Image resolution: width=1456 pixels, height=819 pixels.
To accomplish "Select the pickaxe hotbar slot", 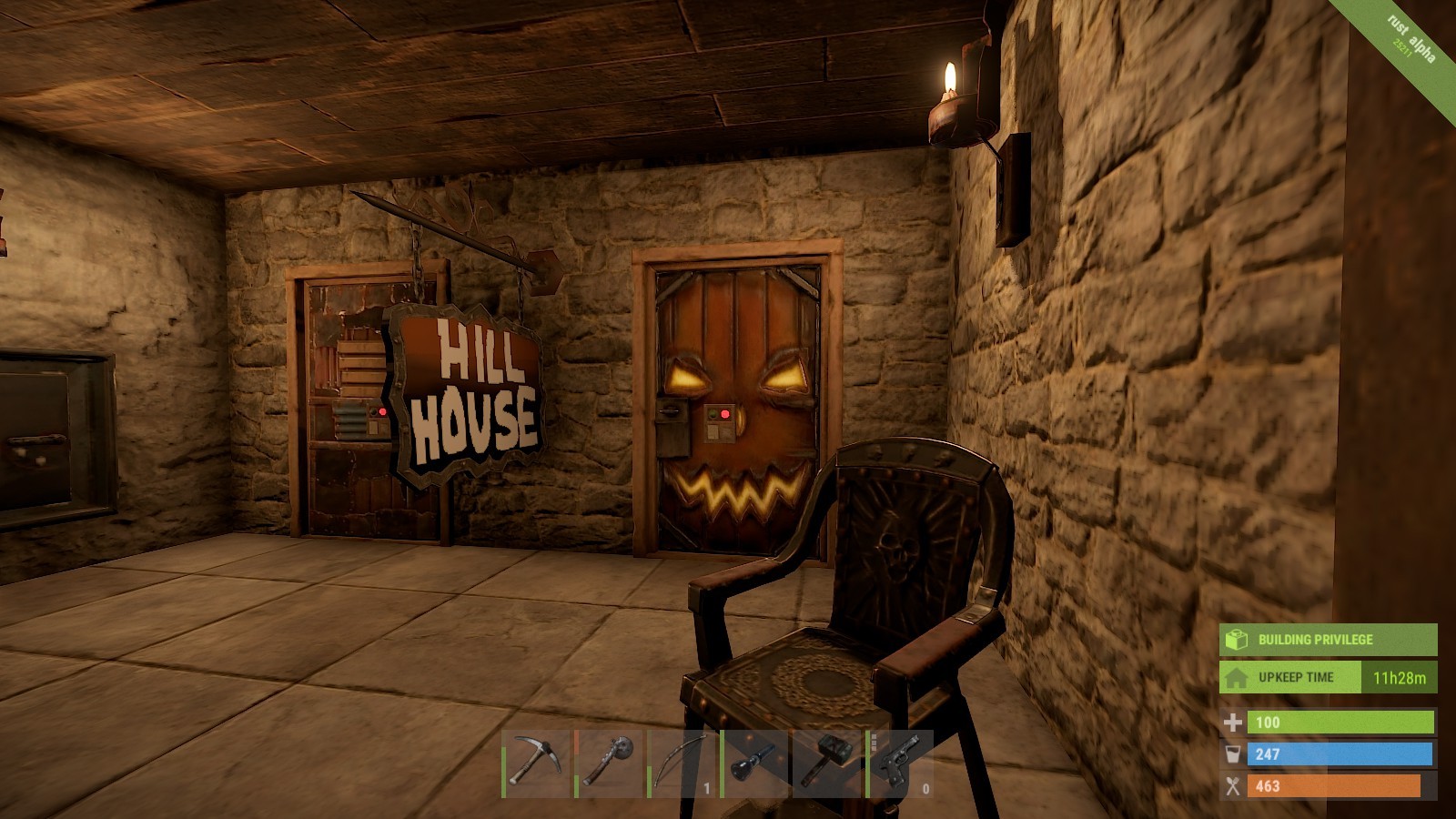I will [x=536, y=763].
